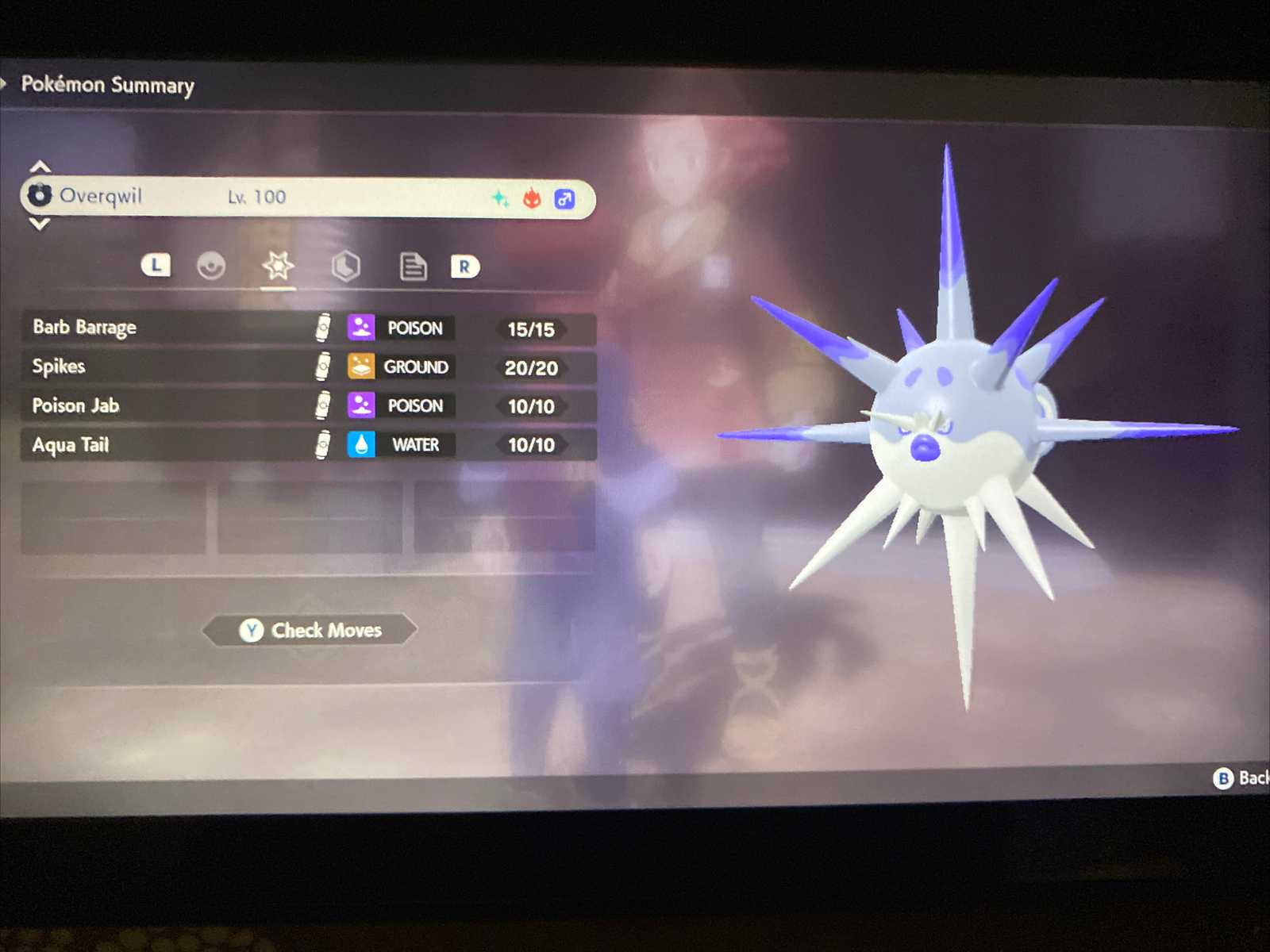Image resolution: width=1270 pixels, height=952 pixels.
Task: Click the up arrow to view previous Pokémon
Action: 40,165
